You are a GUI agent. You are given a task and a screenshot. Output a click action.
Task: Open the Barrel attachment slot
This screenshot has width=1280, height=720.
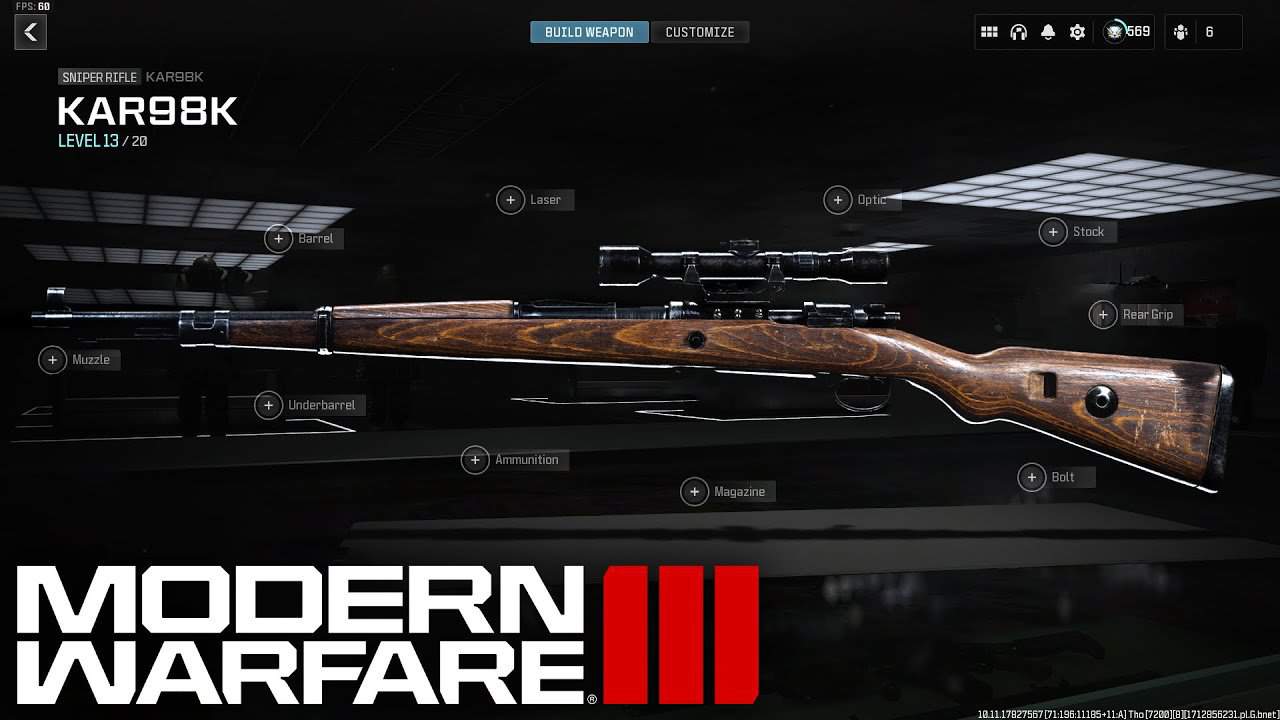pyautogui.click(x=280, y=238)
